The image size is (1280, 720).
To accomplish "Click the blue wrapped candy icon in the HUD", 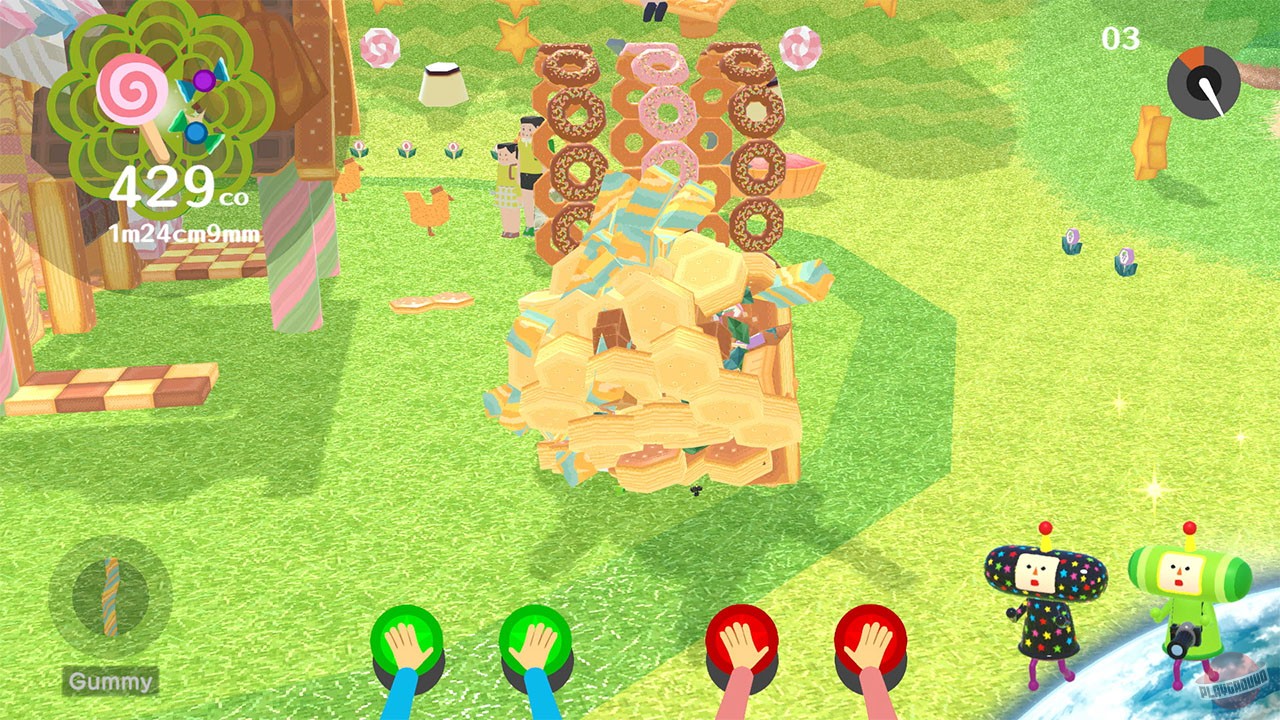I will pos(195,132).
